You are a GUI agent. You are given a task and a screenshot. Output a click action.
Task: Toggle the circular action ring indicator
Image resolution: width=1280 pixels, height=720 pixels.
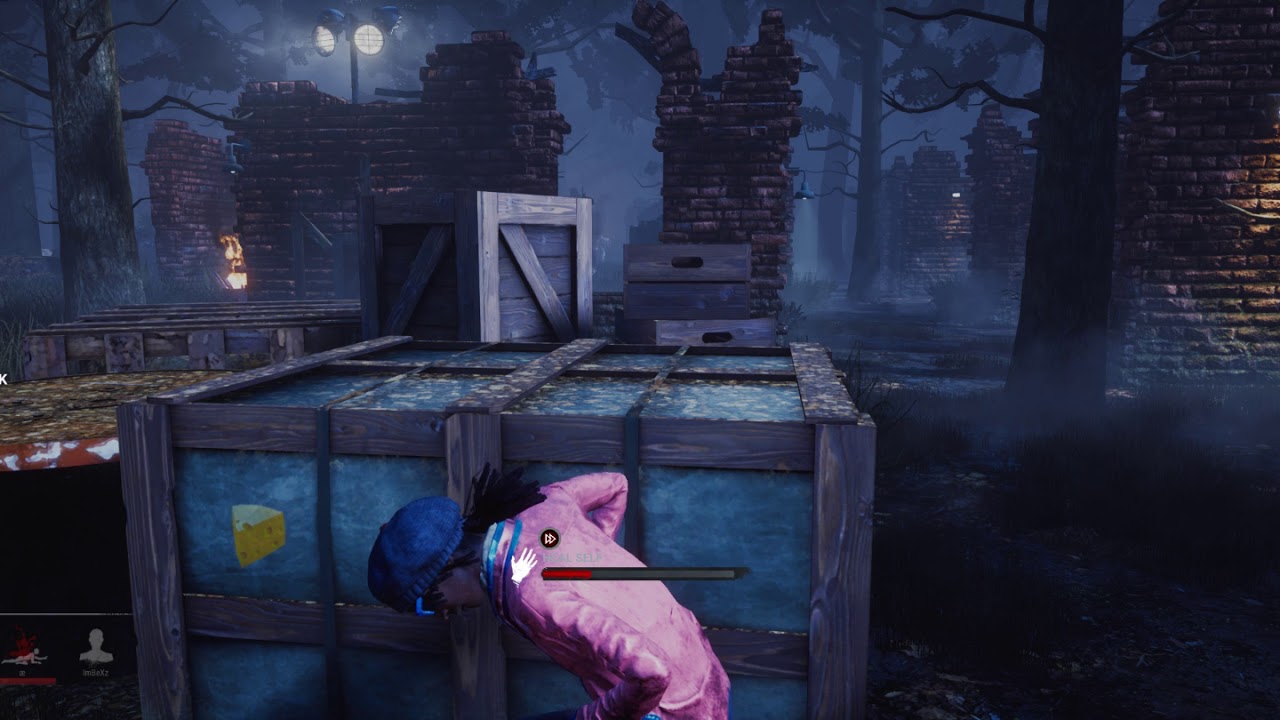point(548,537)
